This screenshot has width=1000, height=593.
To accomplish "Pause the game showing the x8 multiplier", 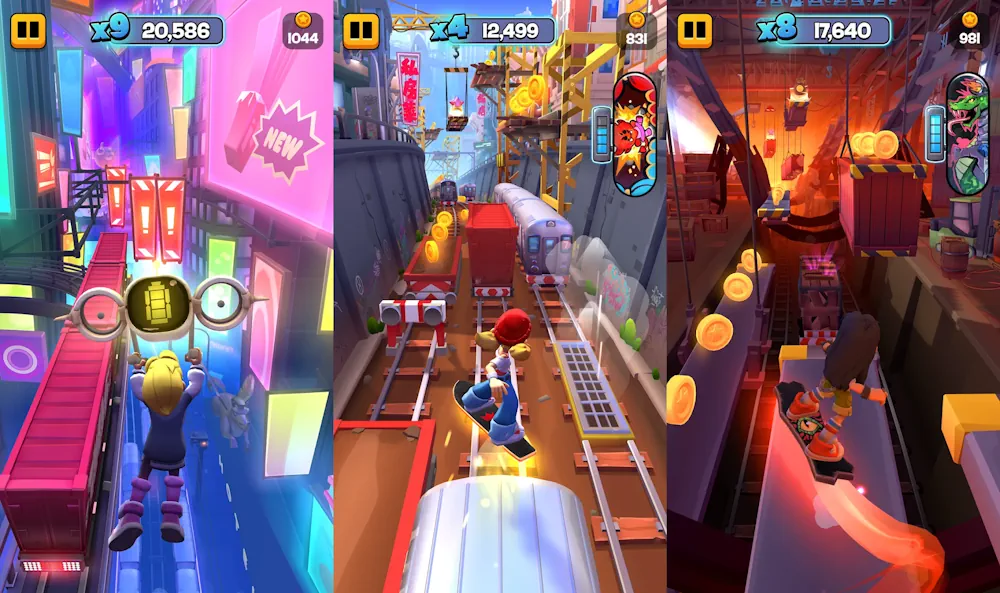I will 694,31.
